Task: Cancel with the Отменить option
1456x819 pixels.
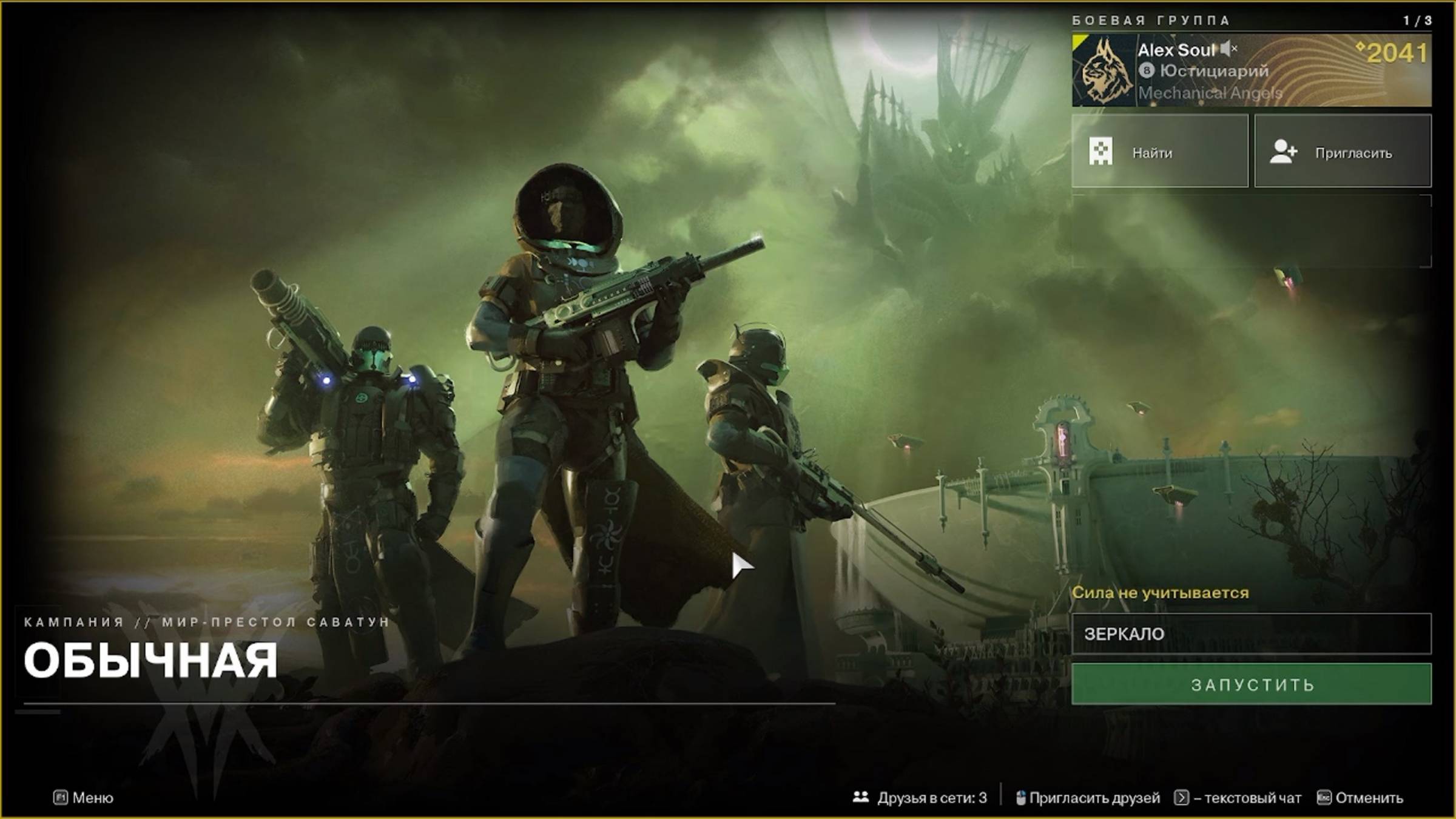Action: tap(1360, 798)
